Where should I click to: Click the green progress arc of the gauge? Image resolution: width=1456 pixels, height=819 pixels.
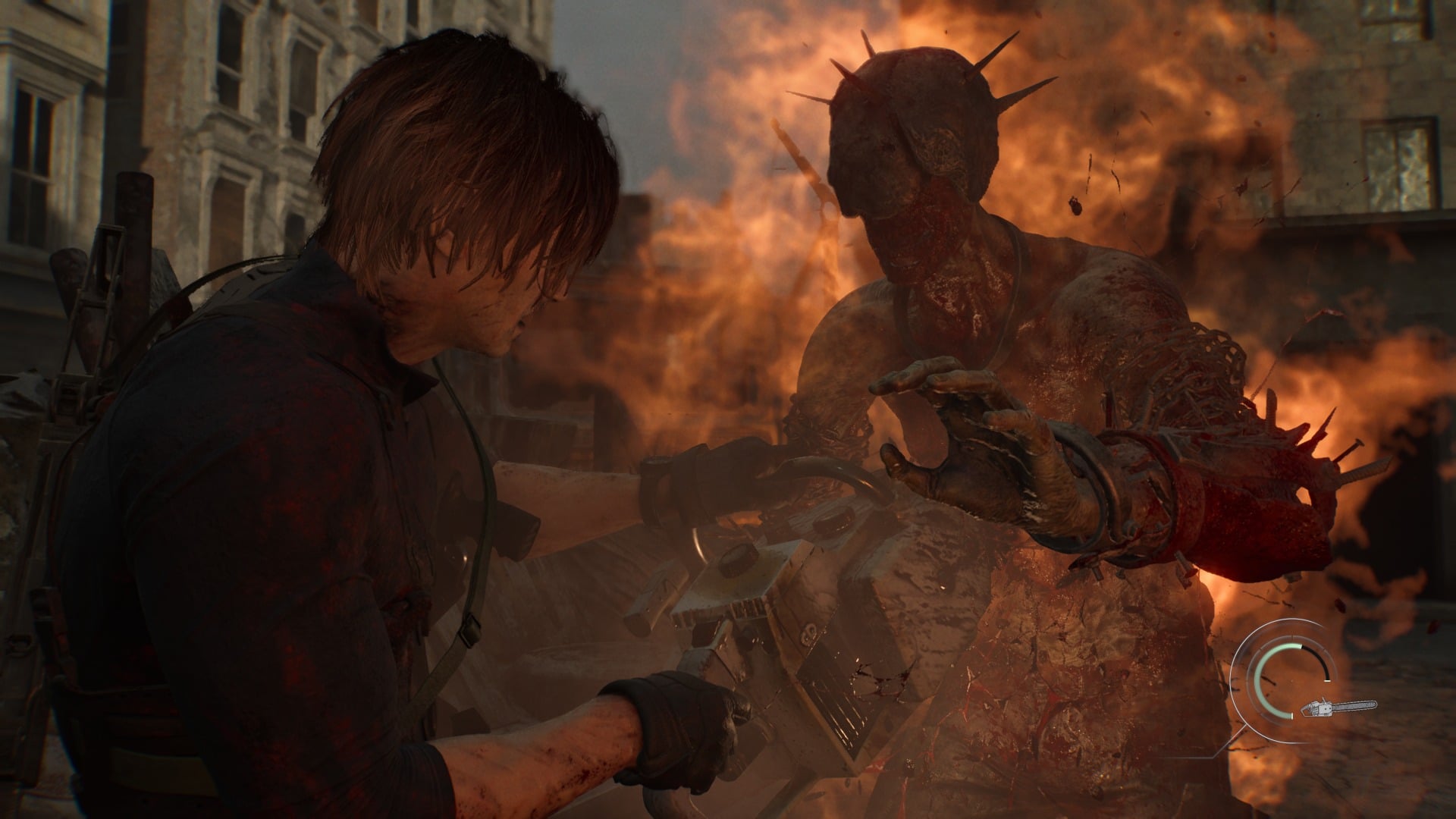1259,679
